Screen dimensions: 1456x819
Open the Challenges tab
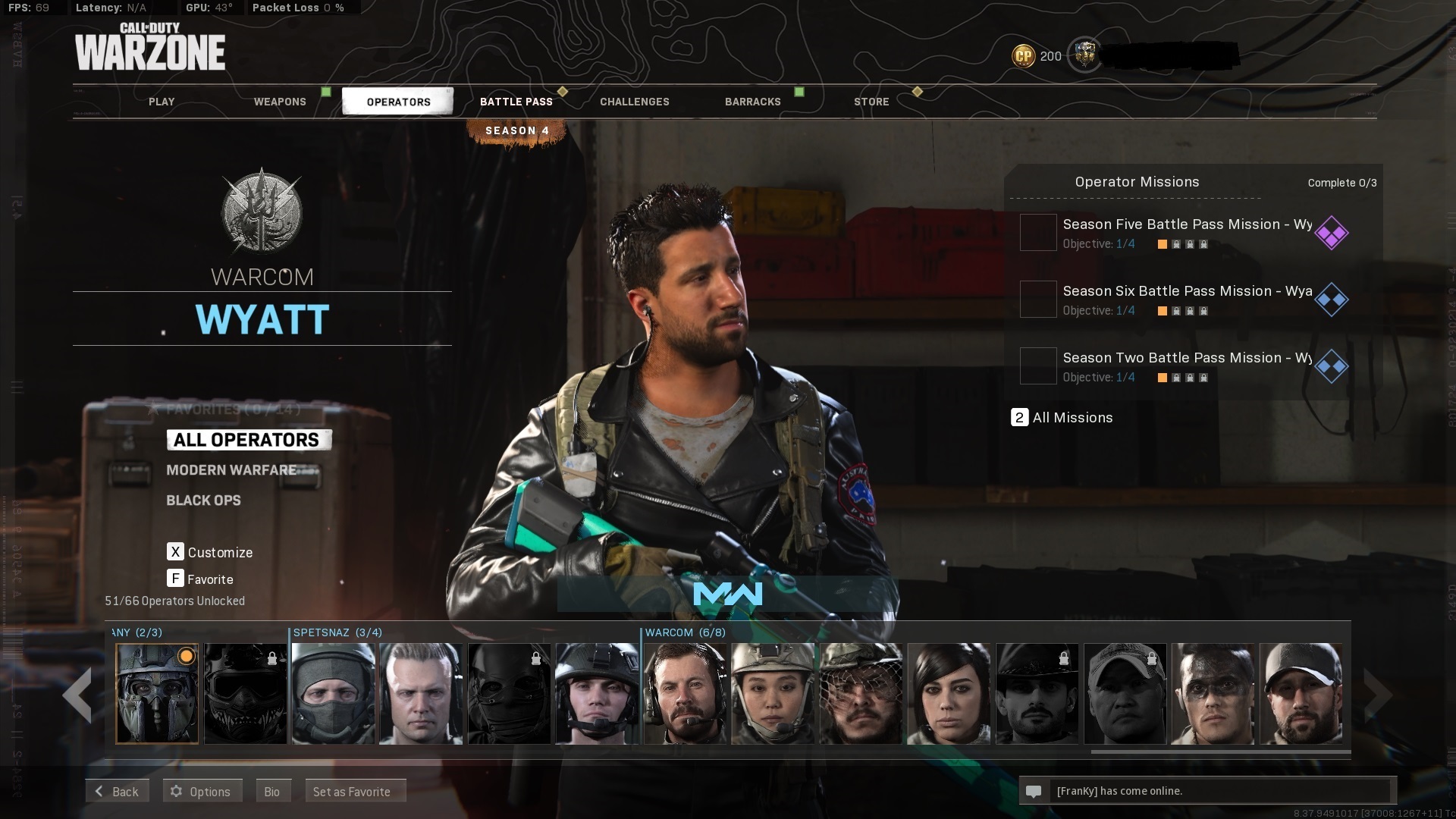click(x=635, y=102)
